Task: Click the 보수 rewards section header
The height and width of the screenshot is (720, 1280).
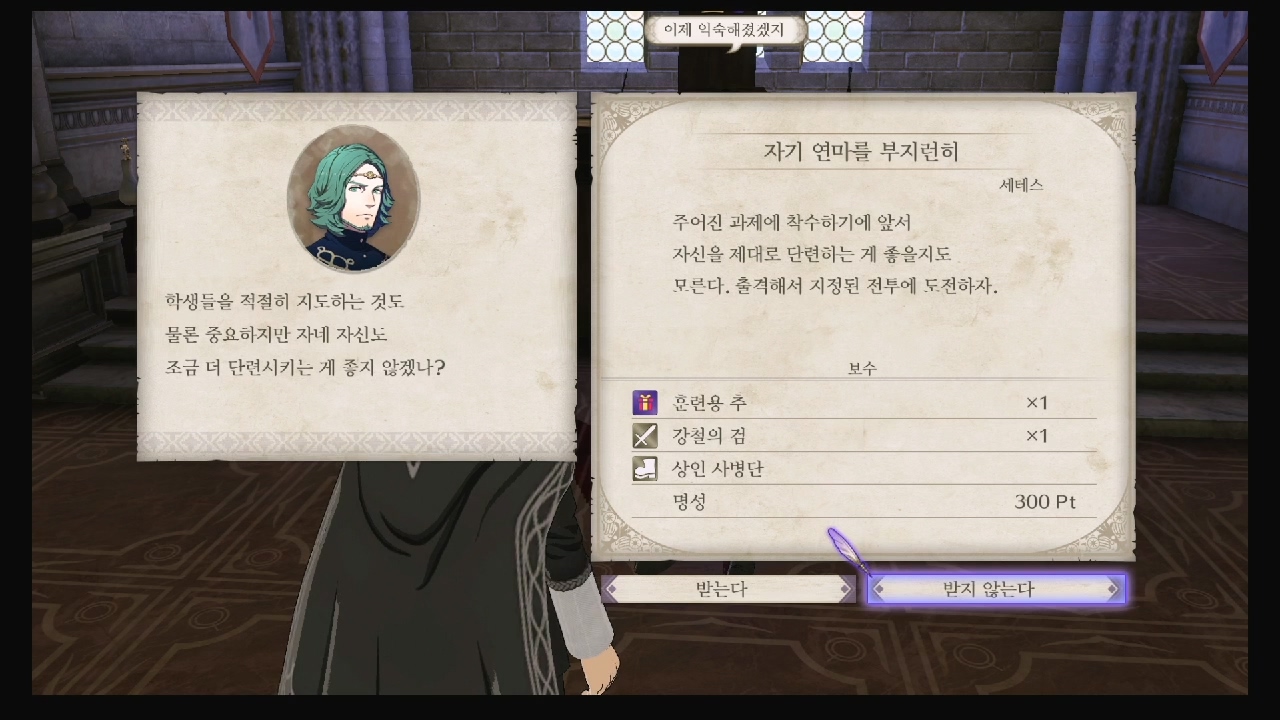Action: (x=861, y=367)
